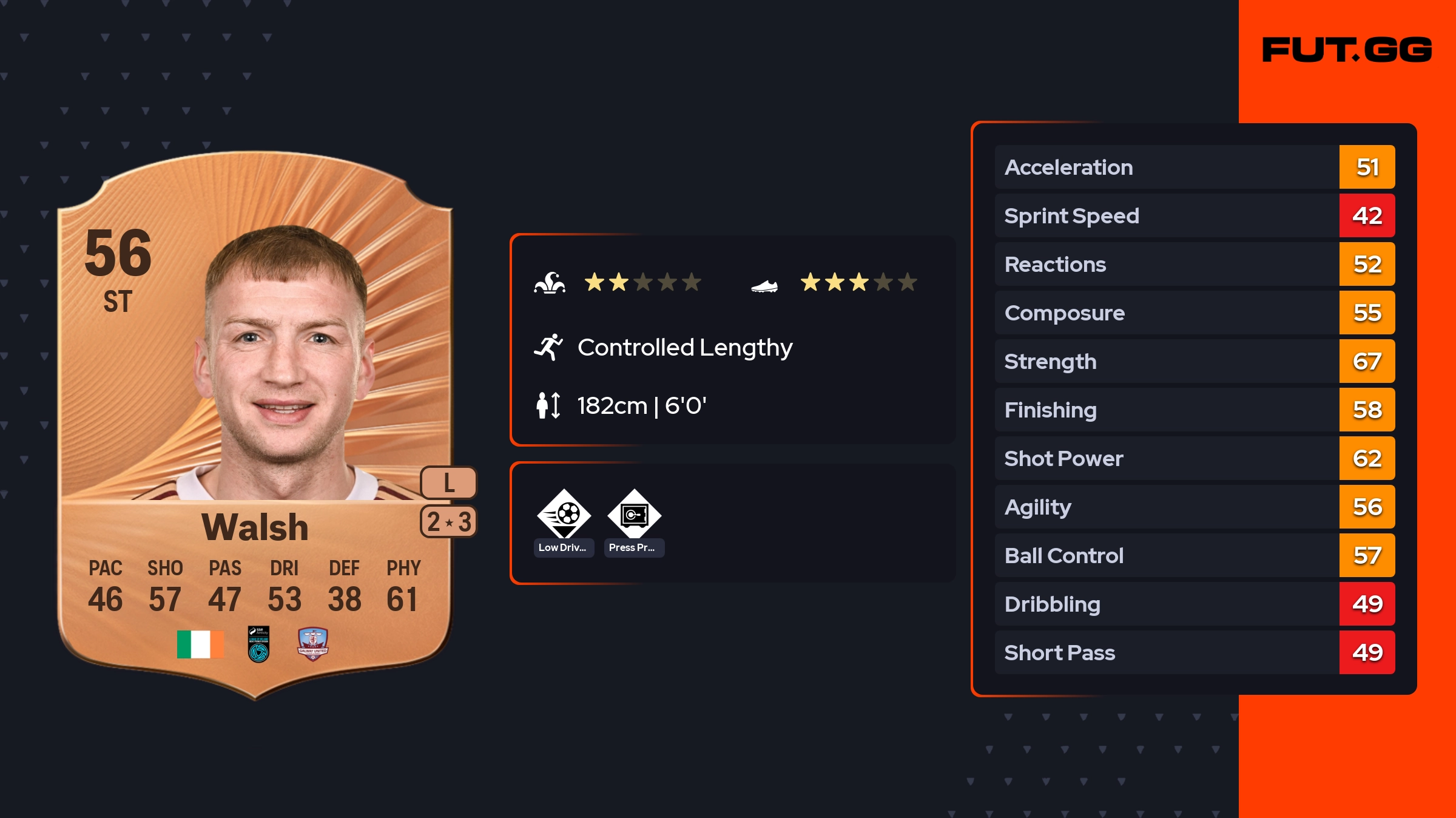Click the Ireland flag on the card
This screenshot has height=818, width=1456.
point(200,644)
